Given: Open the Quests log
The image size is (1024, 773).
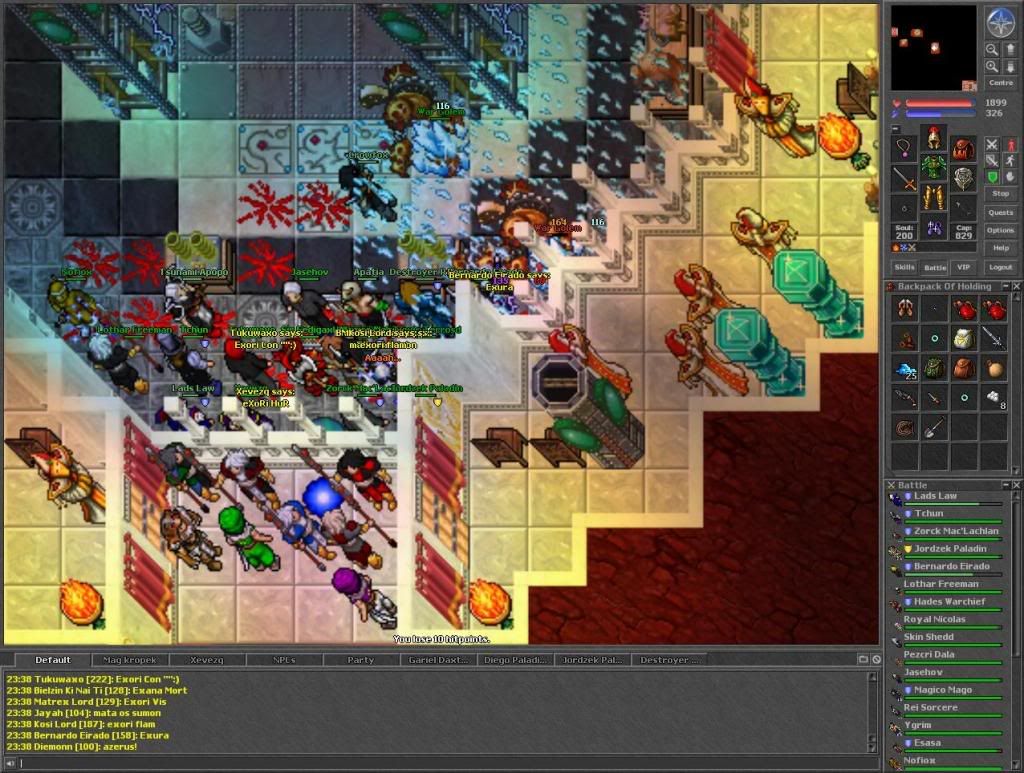Looking at the screenshot, I should (x=1000, y=212).
